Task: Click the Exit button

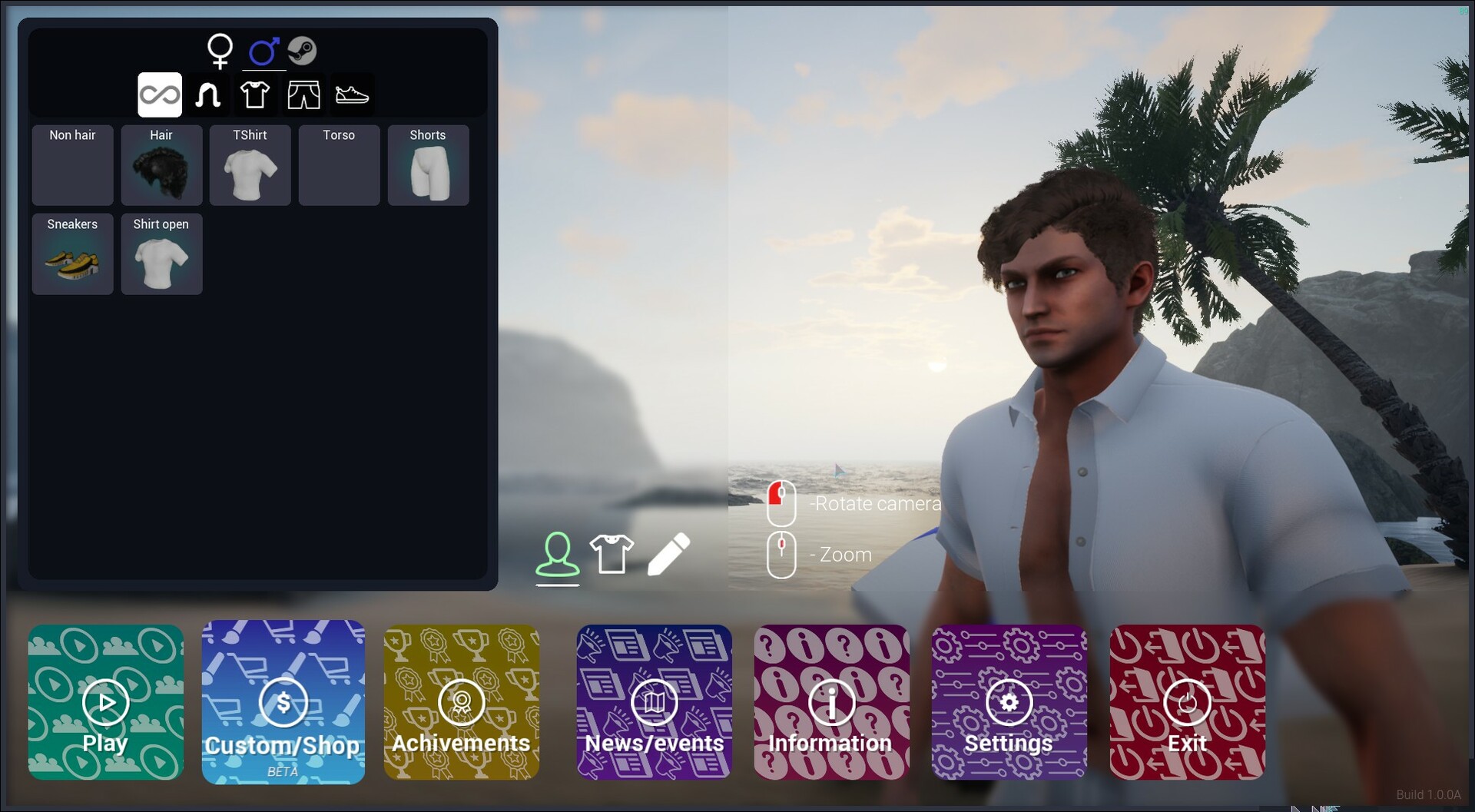Action: [x=1186, y=702]
